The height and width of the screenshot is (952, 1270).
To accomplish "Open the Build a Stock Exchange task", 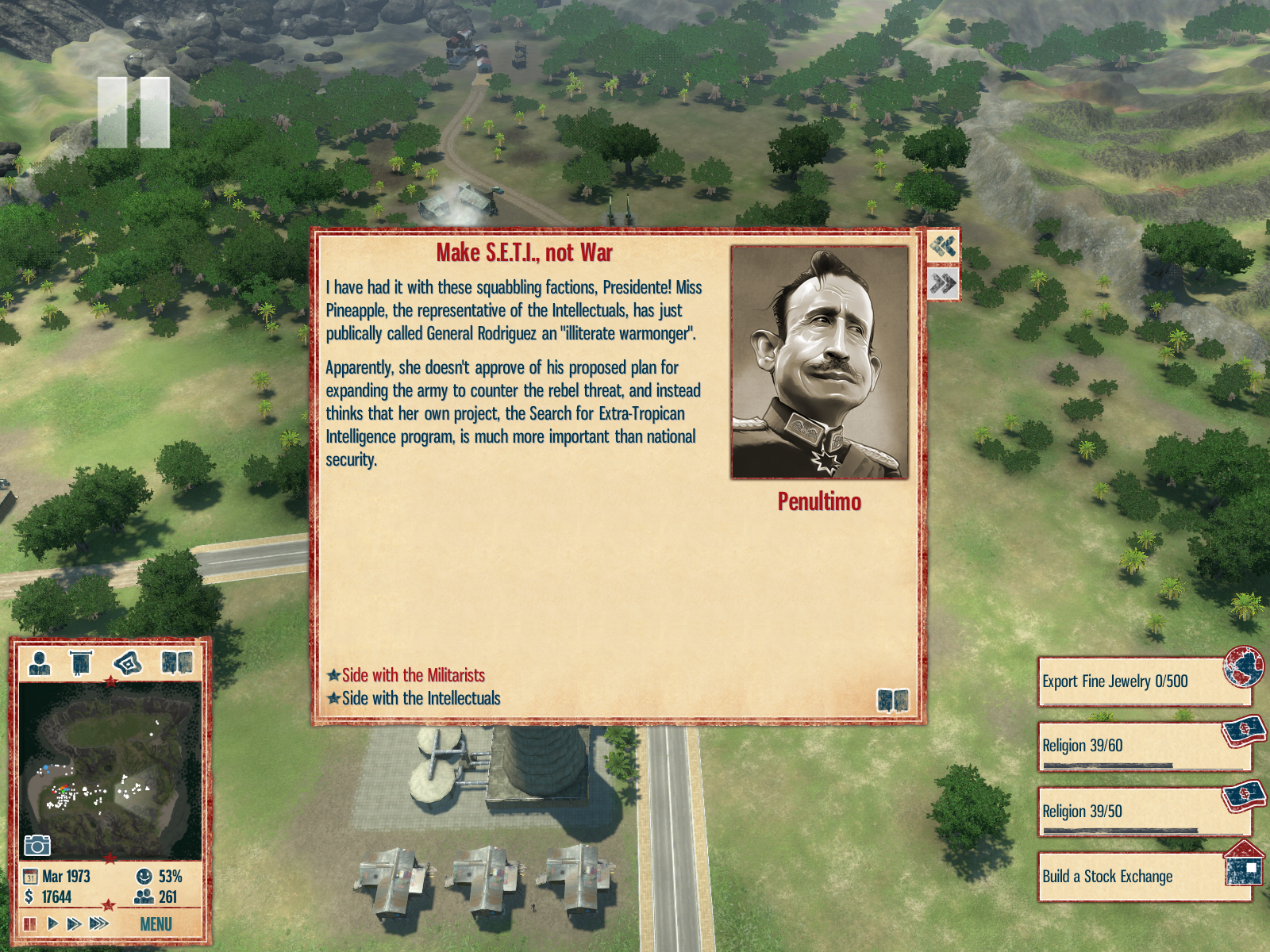I will [1143, 877].
